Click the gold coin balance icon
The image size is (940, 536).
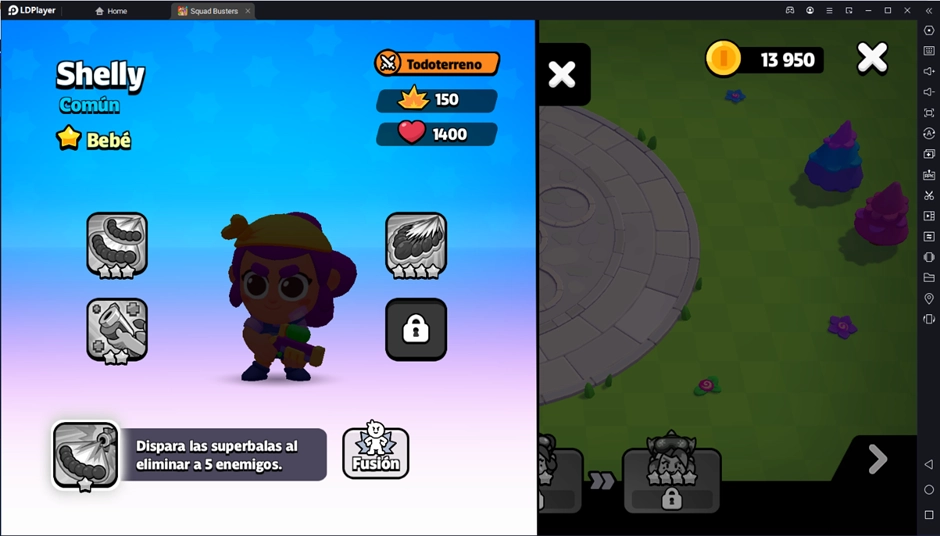coord(723,59)
